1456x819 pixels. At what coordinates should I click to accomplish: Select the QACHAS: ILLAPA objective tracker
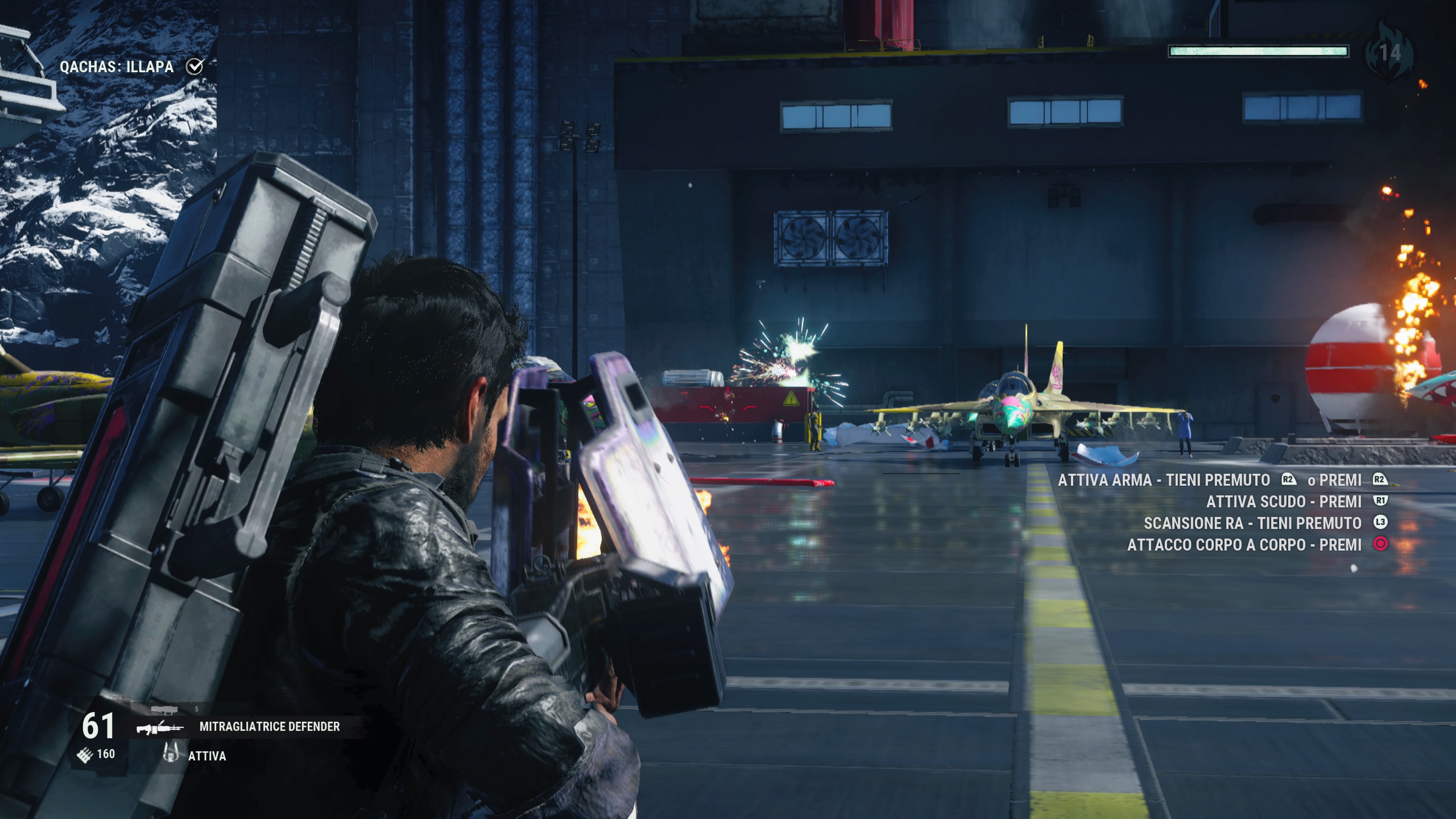(117, 67)
